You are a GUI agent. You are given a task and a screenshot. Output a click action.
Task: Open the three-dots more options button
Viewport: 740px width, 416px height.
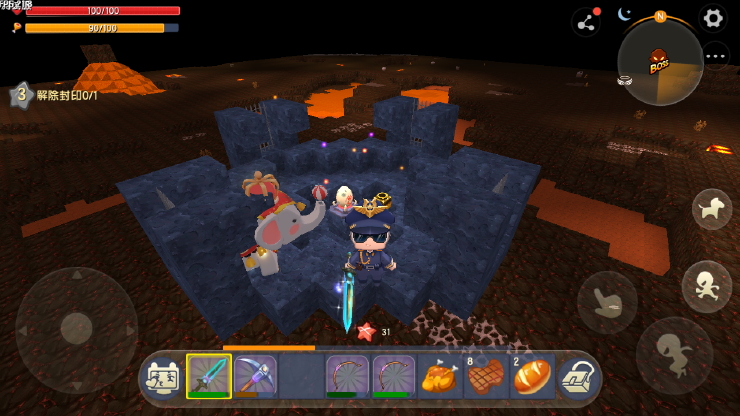[716, 56]
